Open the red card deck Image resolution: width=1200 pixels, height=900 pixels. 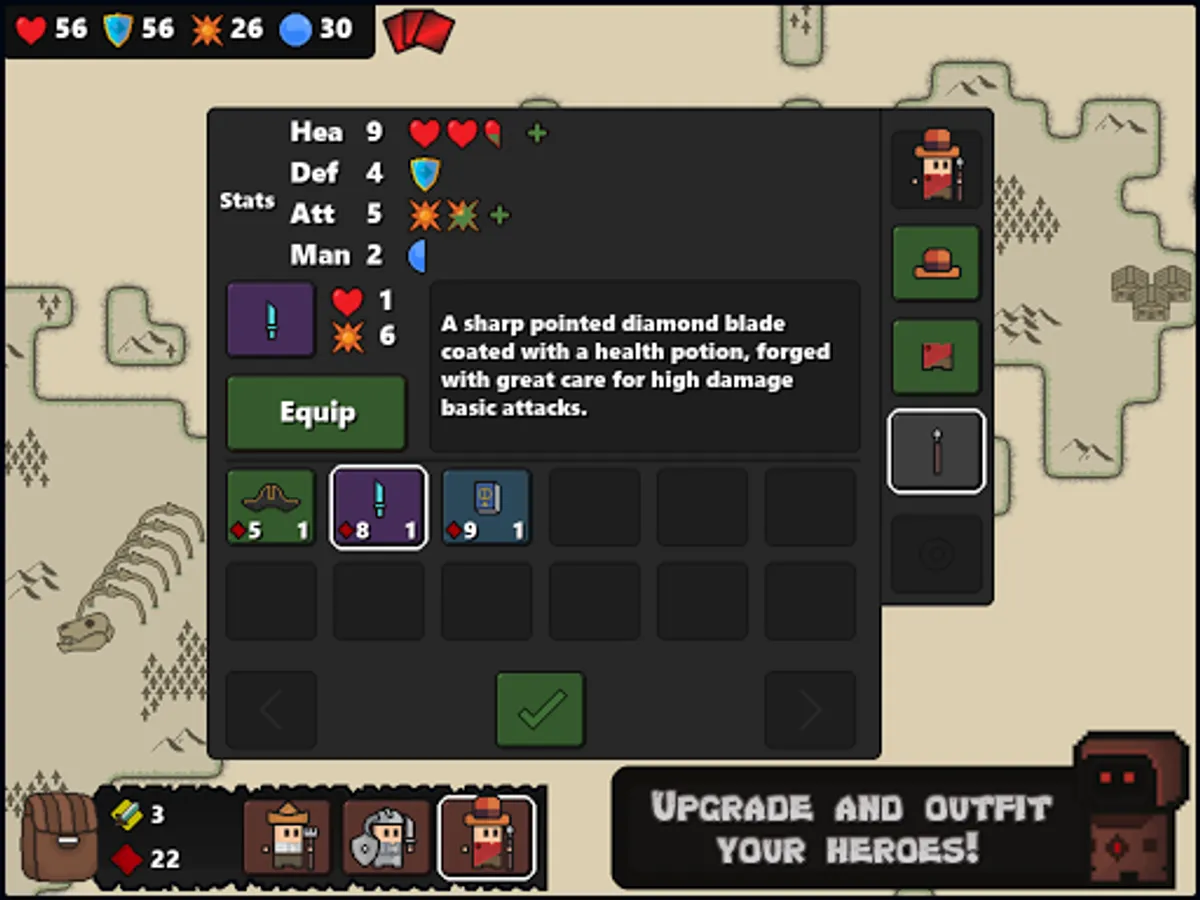(x=419, y=30)
